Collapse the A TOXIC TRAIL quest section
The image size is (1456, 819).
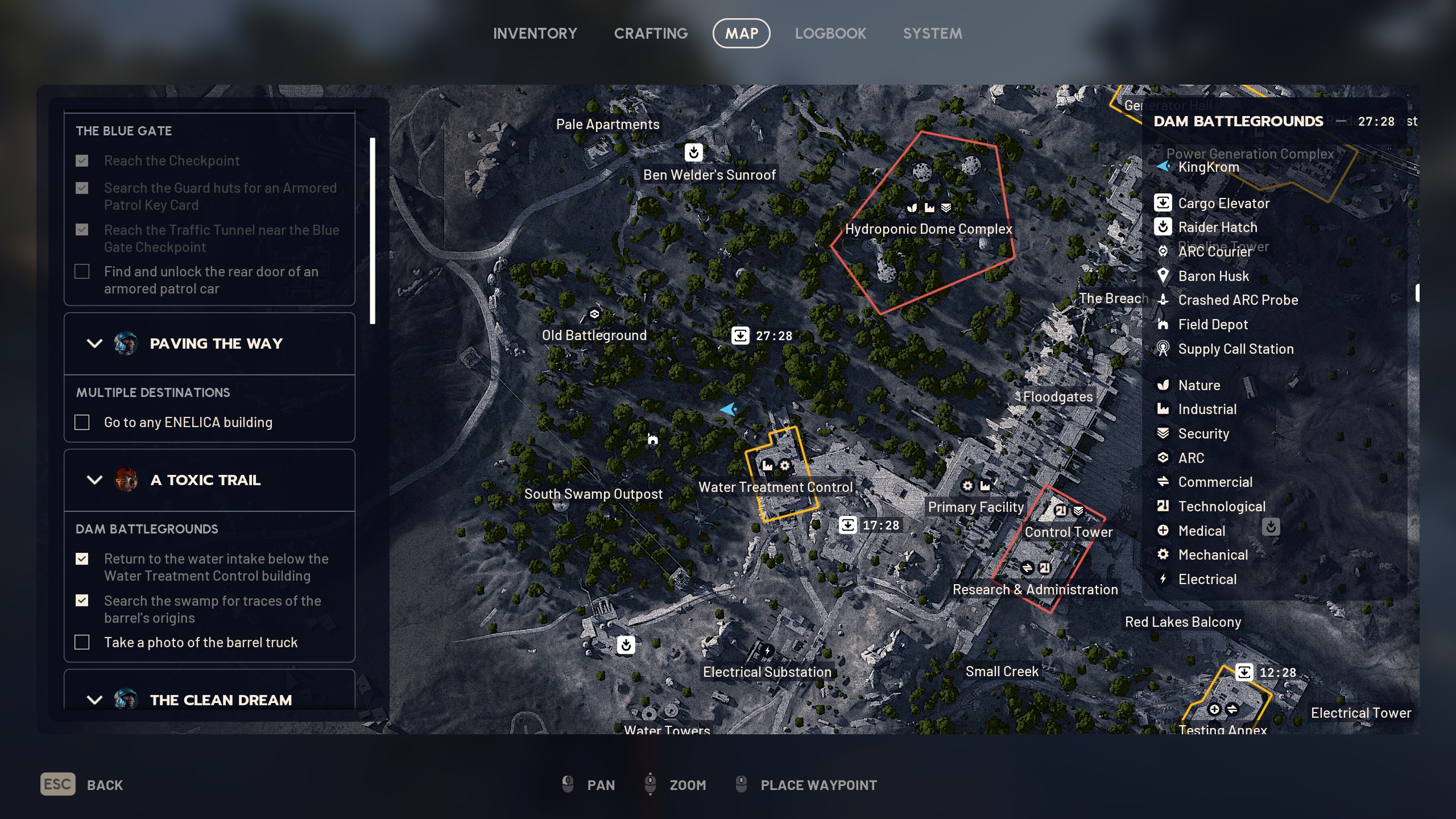[x=94, y=480]
